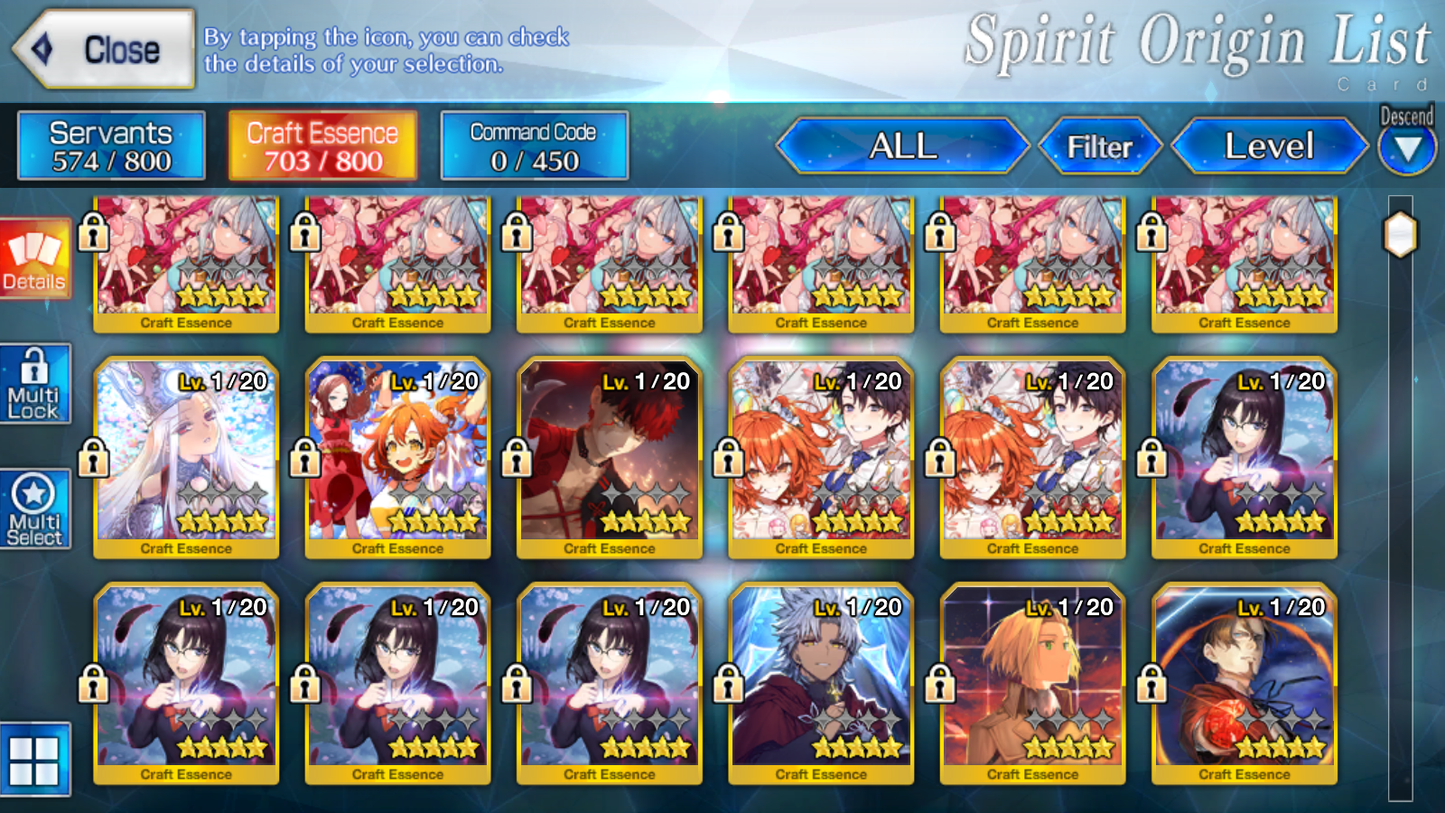
Task: Click the lock icon on the Irisviel Craft Essence
Action: (94, 459)
